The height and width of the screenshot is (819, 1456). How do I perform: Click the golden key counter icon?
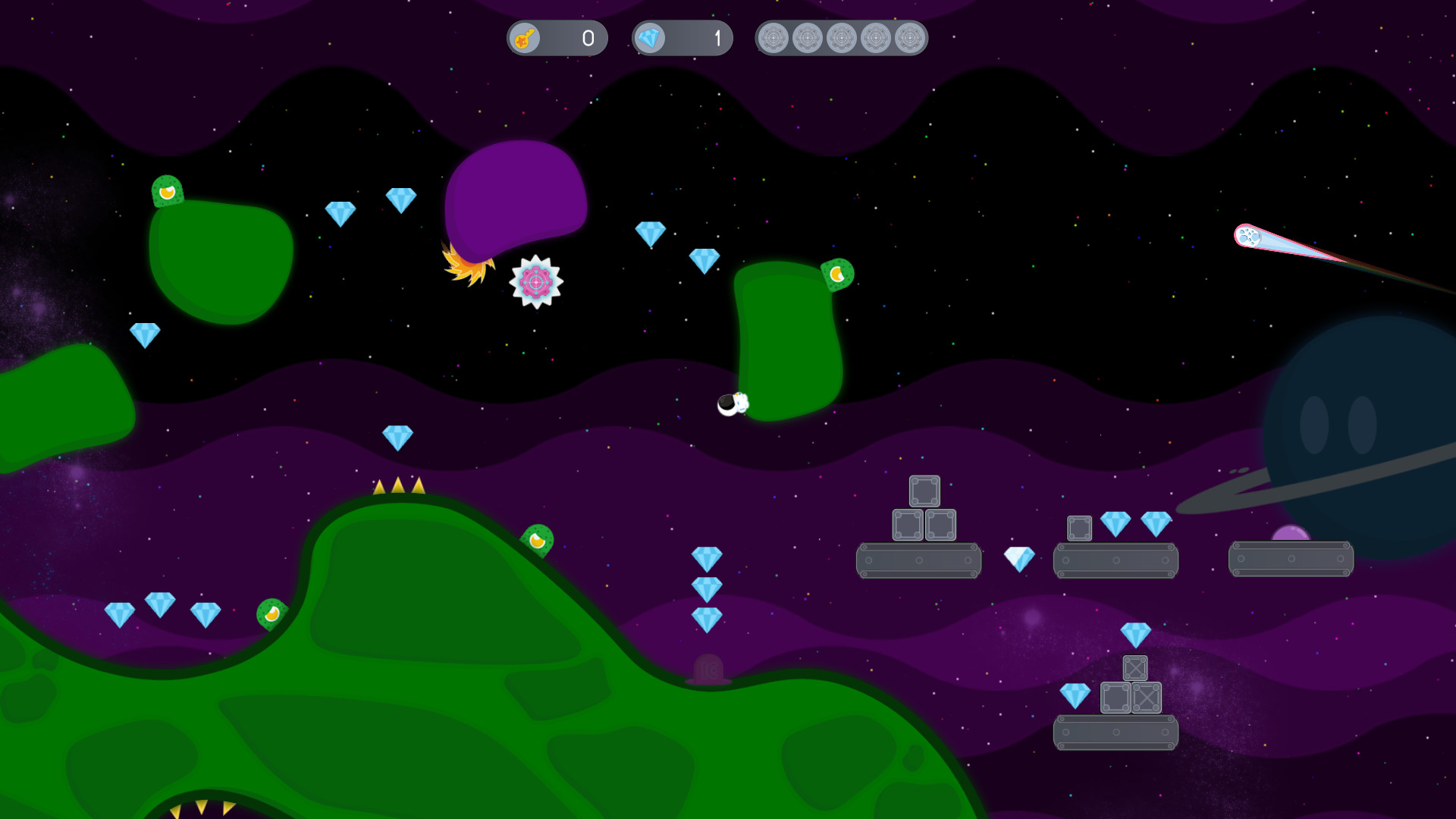[526, 38]
